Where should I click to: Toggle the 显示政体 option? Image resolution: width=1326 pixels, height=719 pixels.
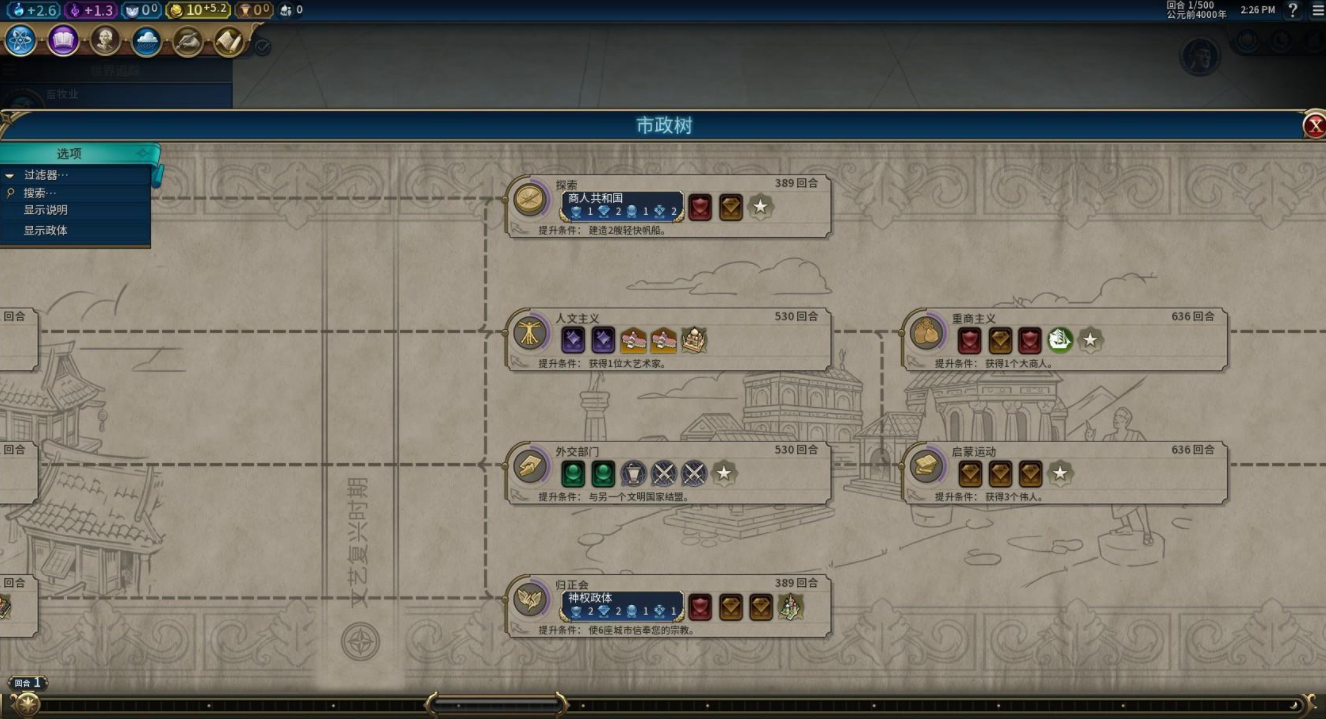(46, 231)
